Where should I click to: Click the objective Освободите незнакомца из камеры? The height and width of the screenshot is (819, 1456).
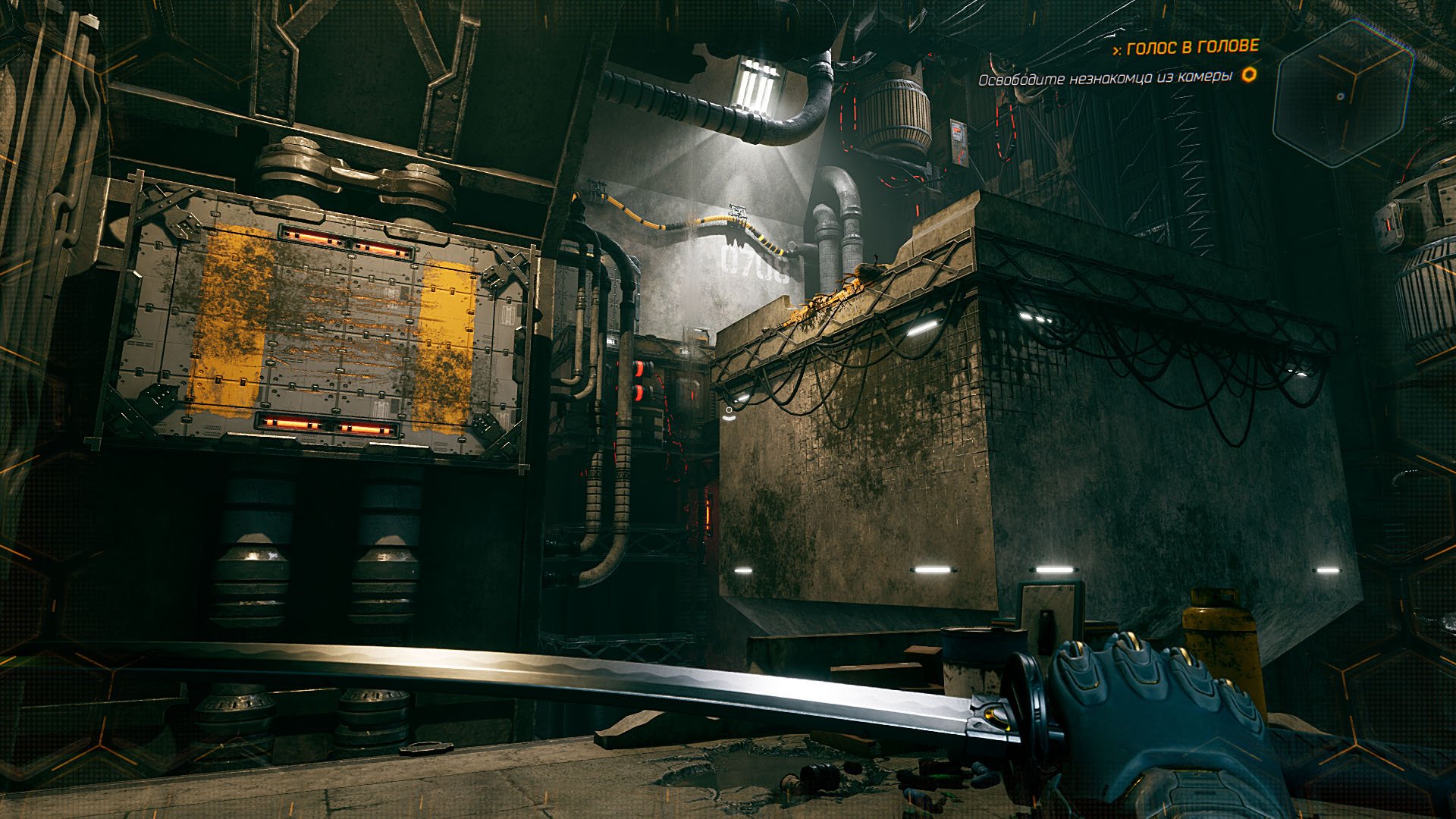[x=1105, y=78]
